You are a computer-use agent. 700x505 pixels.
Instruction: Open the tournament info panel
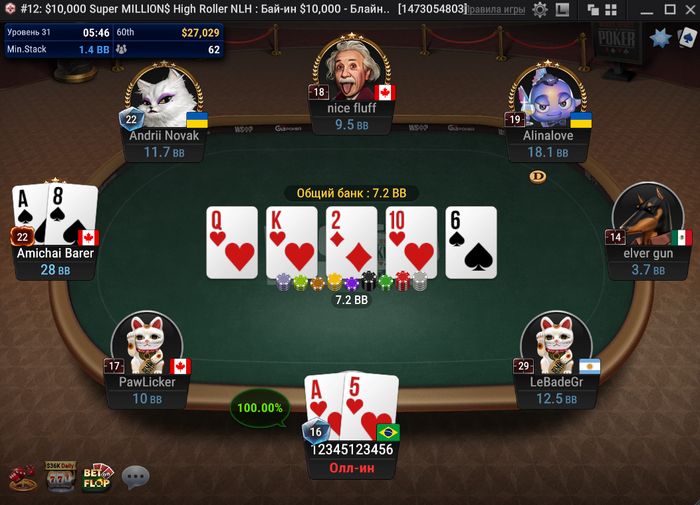click(113, 41)
